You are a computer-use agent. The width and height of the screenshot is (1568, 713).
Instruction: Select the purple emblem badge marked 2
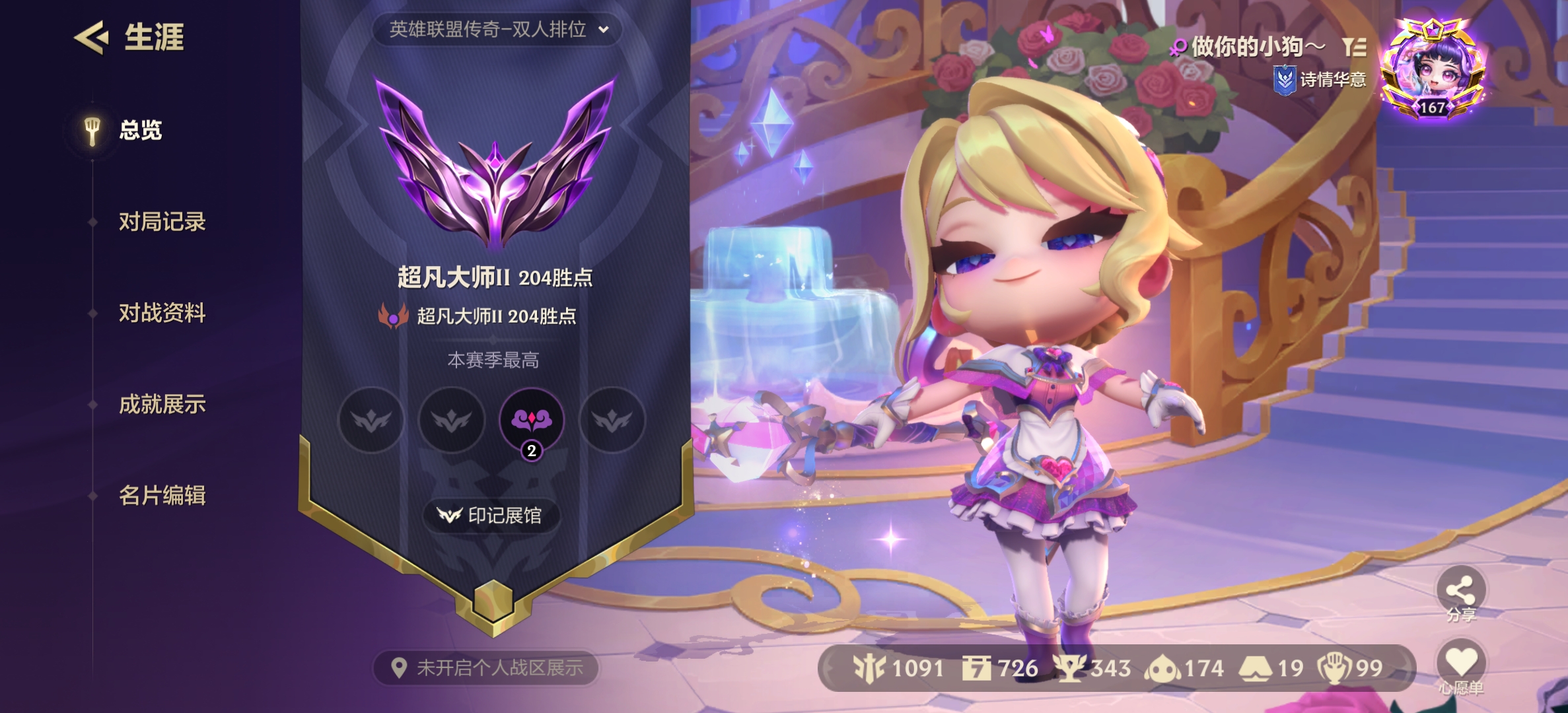pyautogui.click(x=532, y=421)
